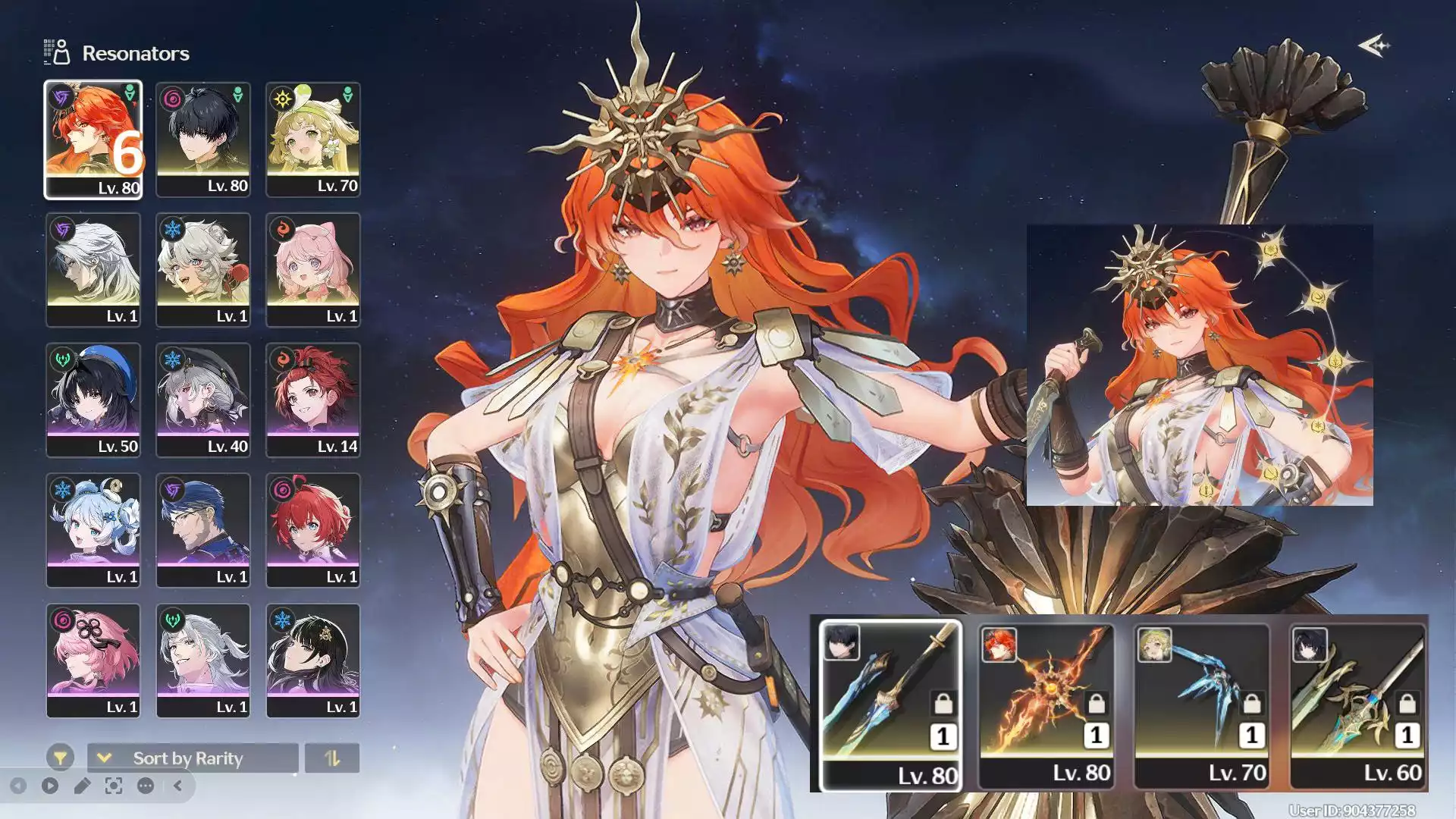Screen dimensions: 1456x819
Task: Choose the fiery Lv. 80 weapon card
Action: point(1046,705)
